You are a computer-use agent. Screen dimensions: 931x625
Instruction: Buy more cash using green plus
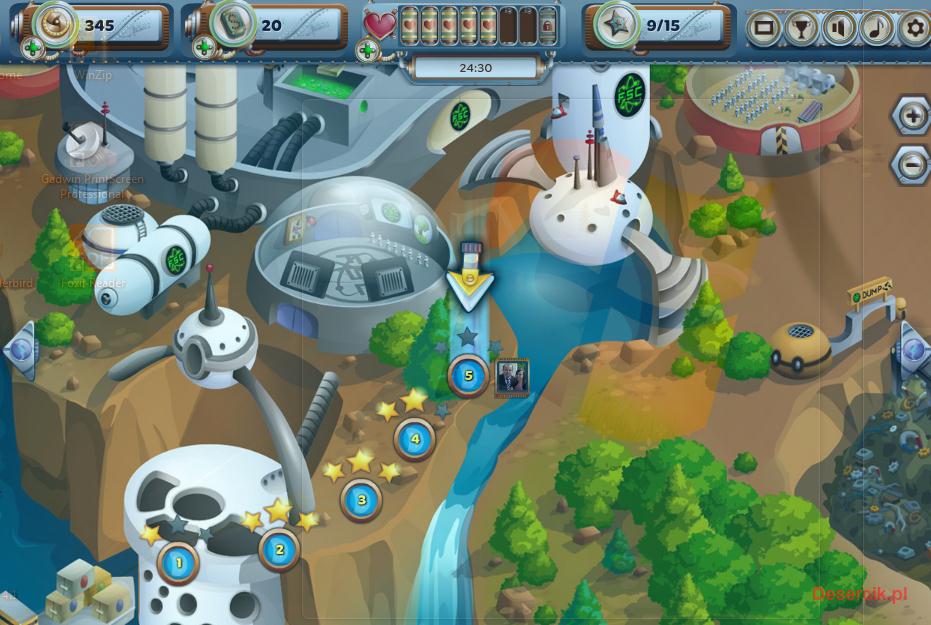(203, 48)
